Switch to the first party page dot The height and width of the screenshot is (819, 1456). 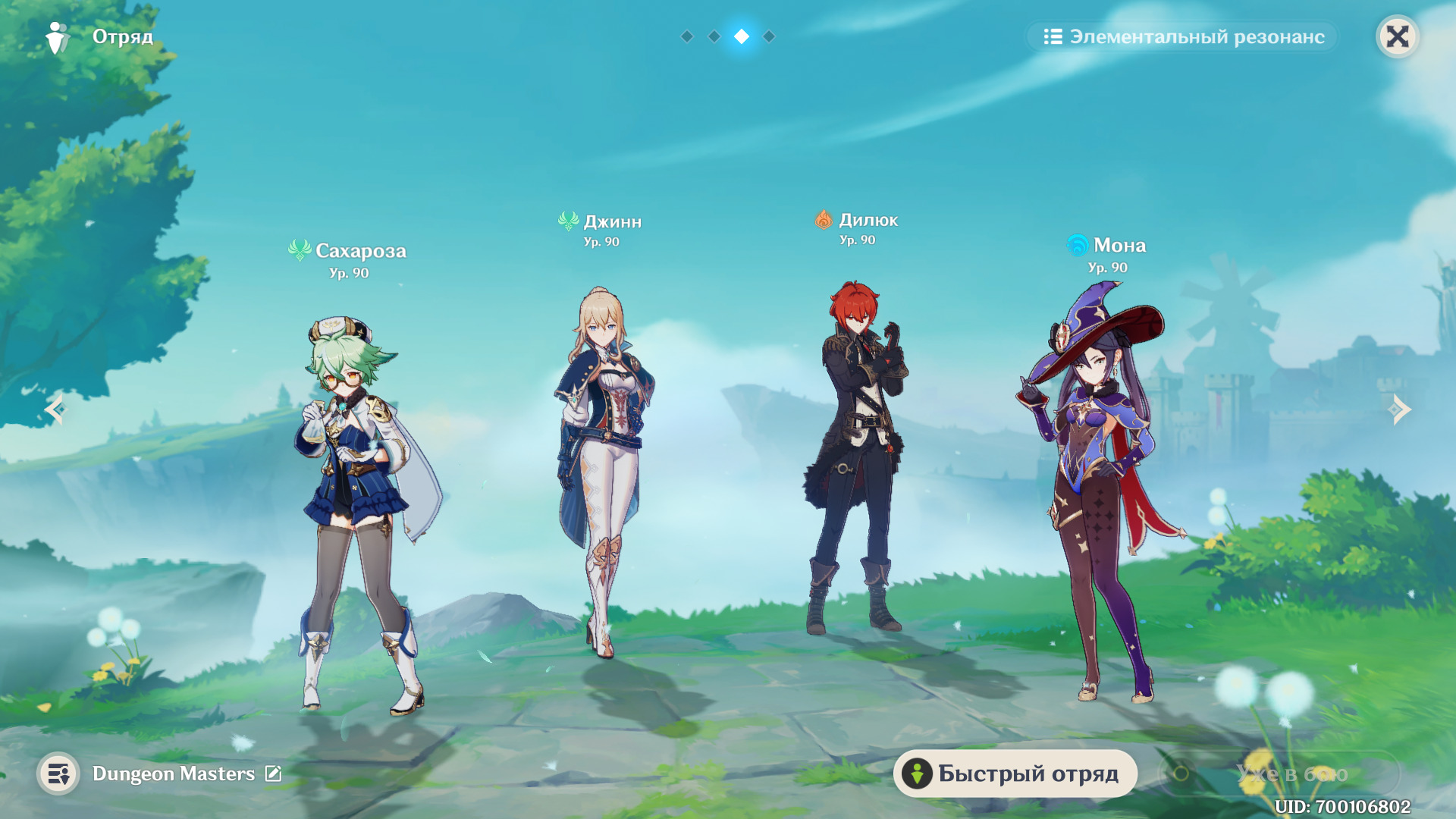(x=687, y=36)
